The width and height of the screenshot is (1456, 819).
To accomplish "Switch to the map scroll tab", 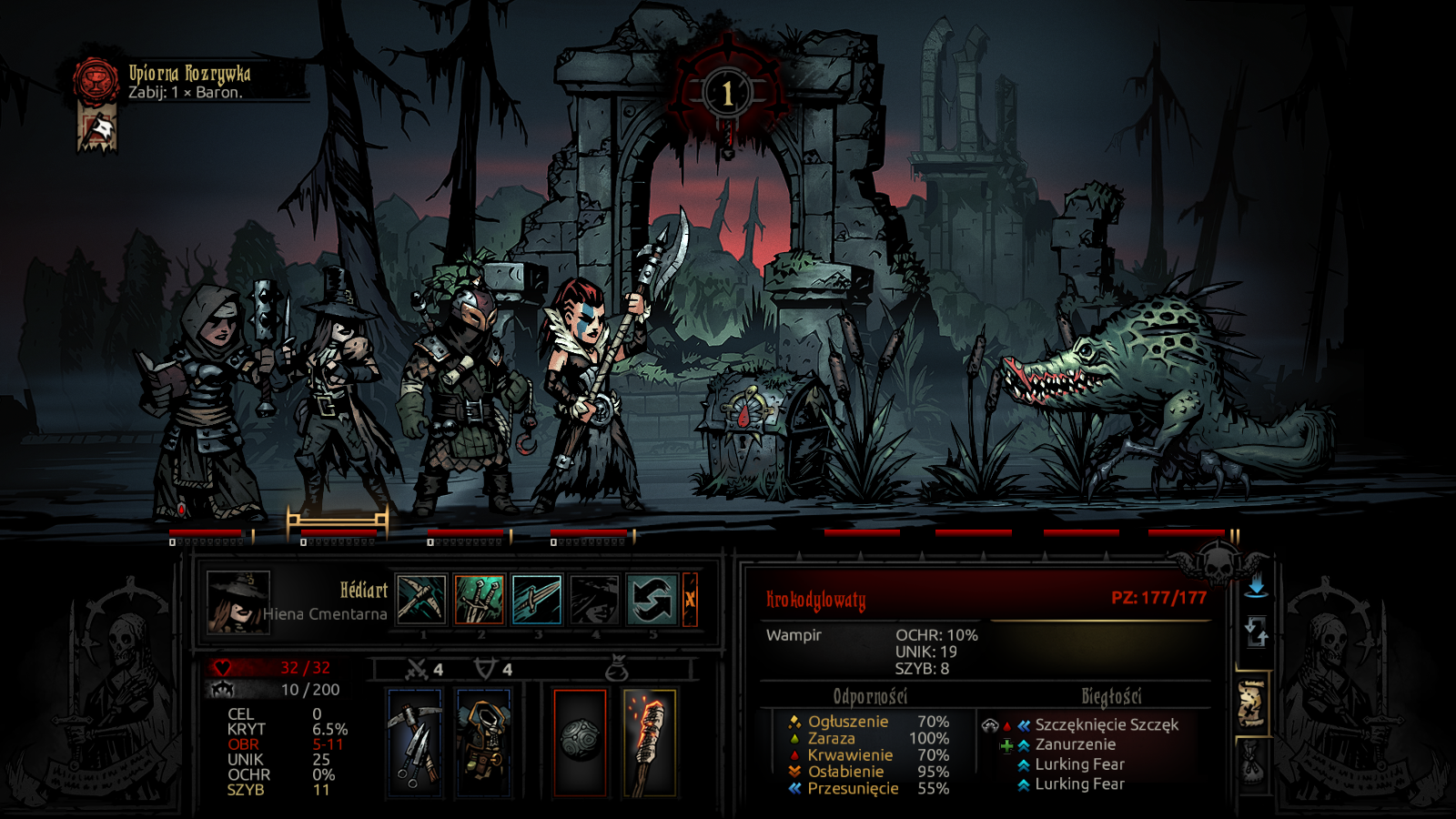I will (x=1252, y=703).
